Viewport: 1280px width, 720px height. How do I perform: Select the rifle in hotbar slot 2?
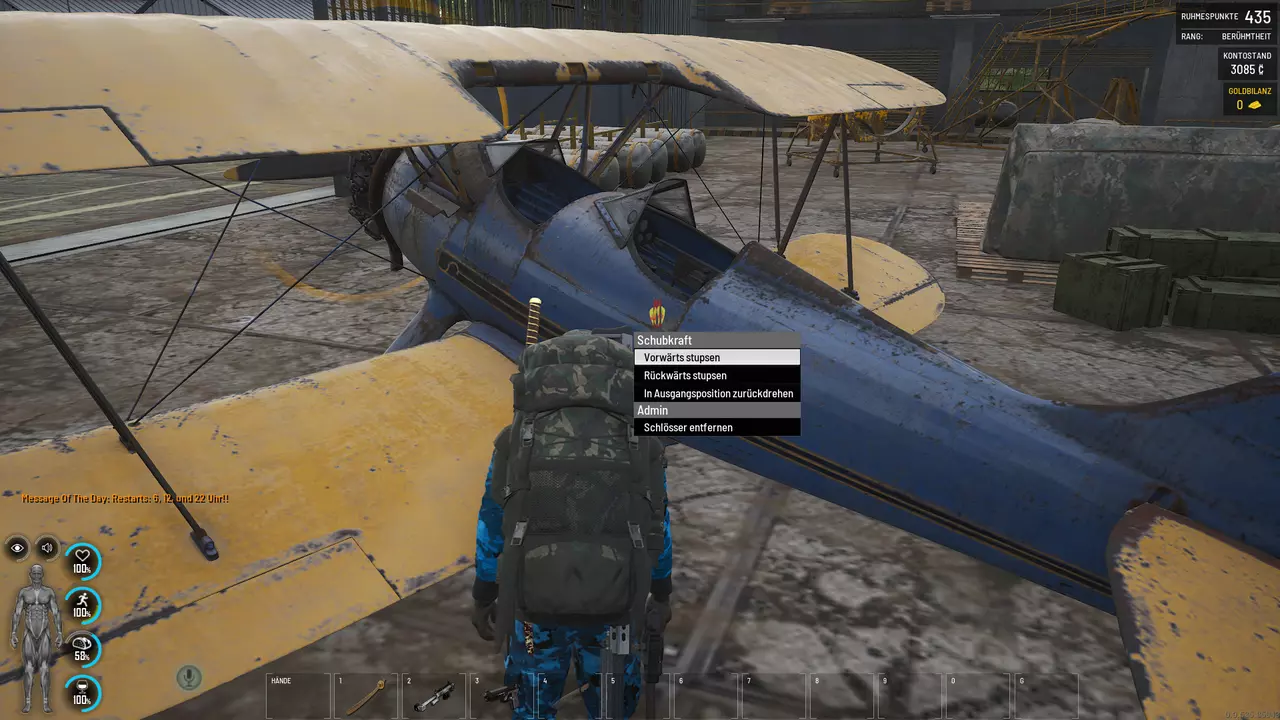(434, 696)
